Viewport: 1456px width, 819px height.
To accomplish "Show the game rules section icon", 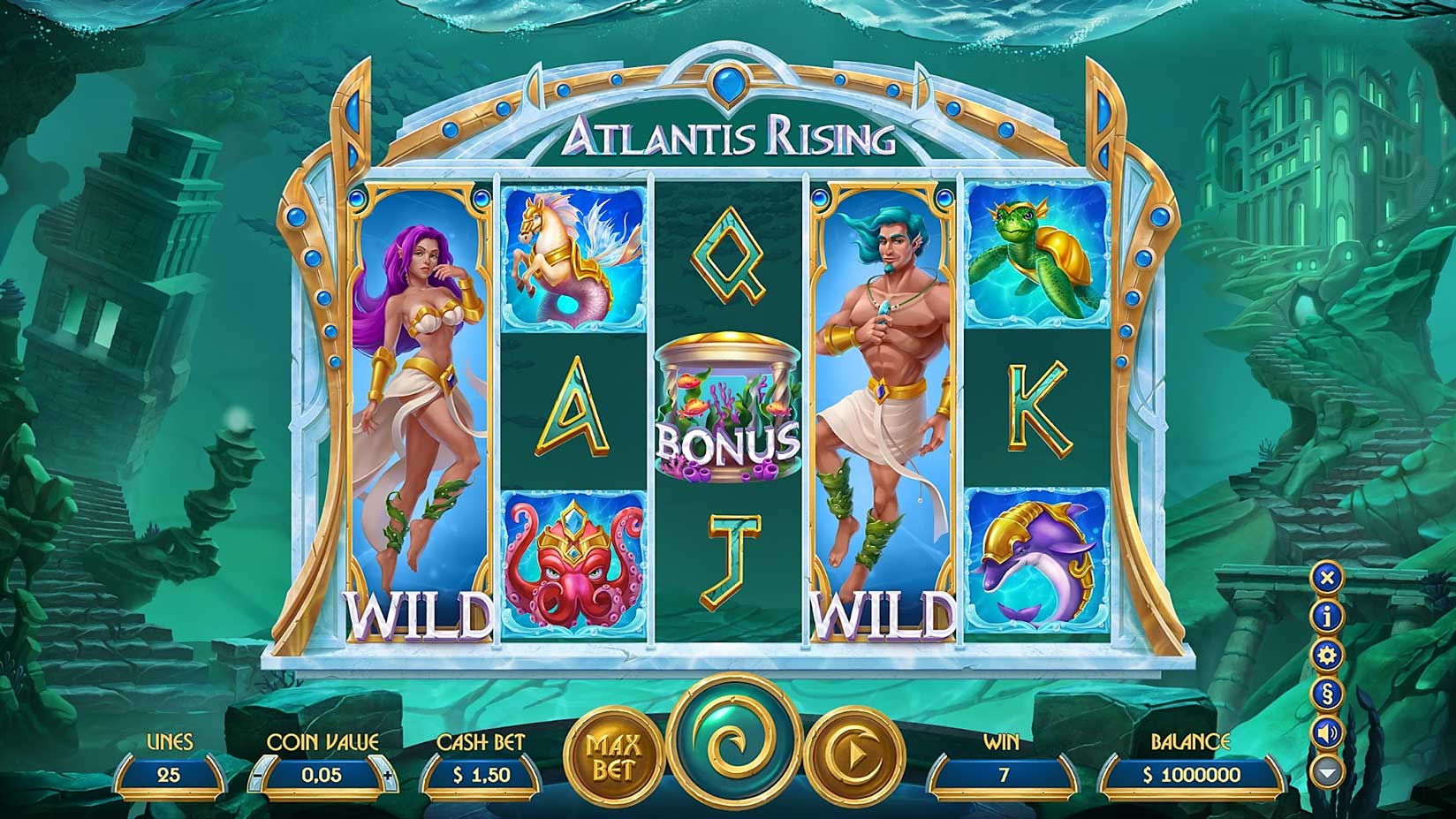I will coord(1327,694).
